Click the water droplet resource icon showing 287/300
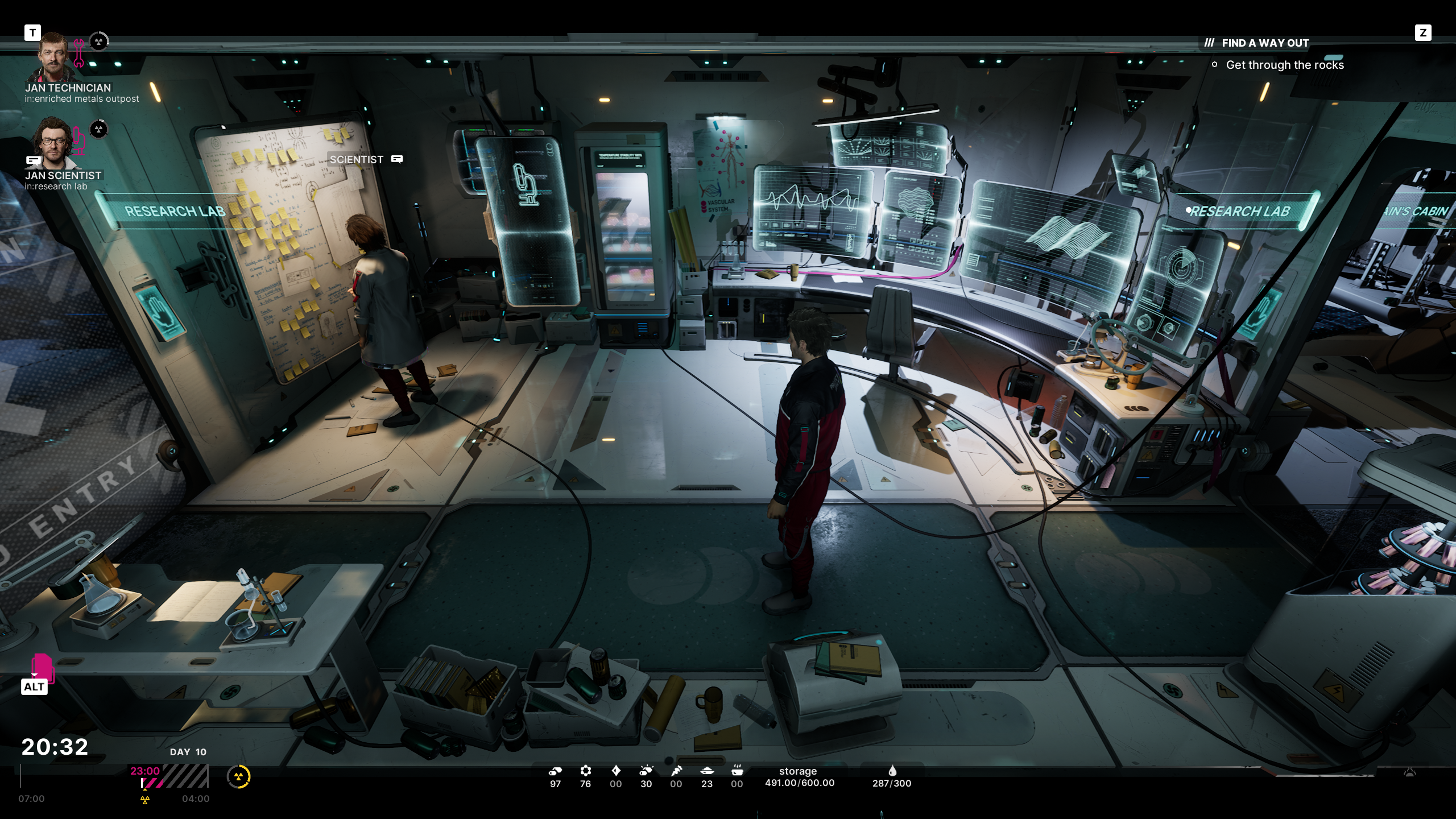The height and width of the screenshot is (819, 1456). 893,772
